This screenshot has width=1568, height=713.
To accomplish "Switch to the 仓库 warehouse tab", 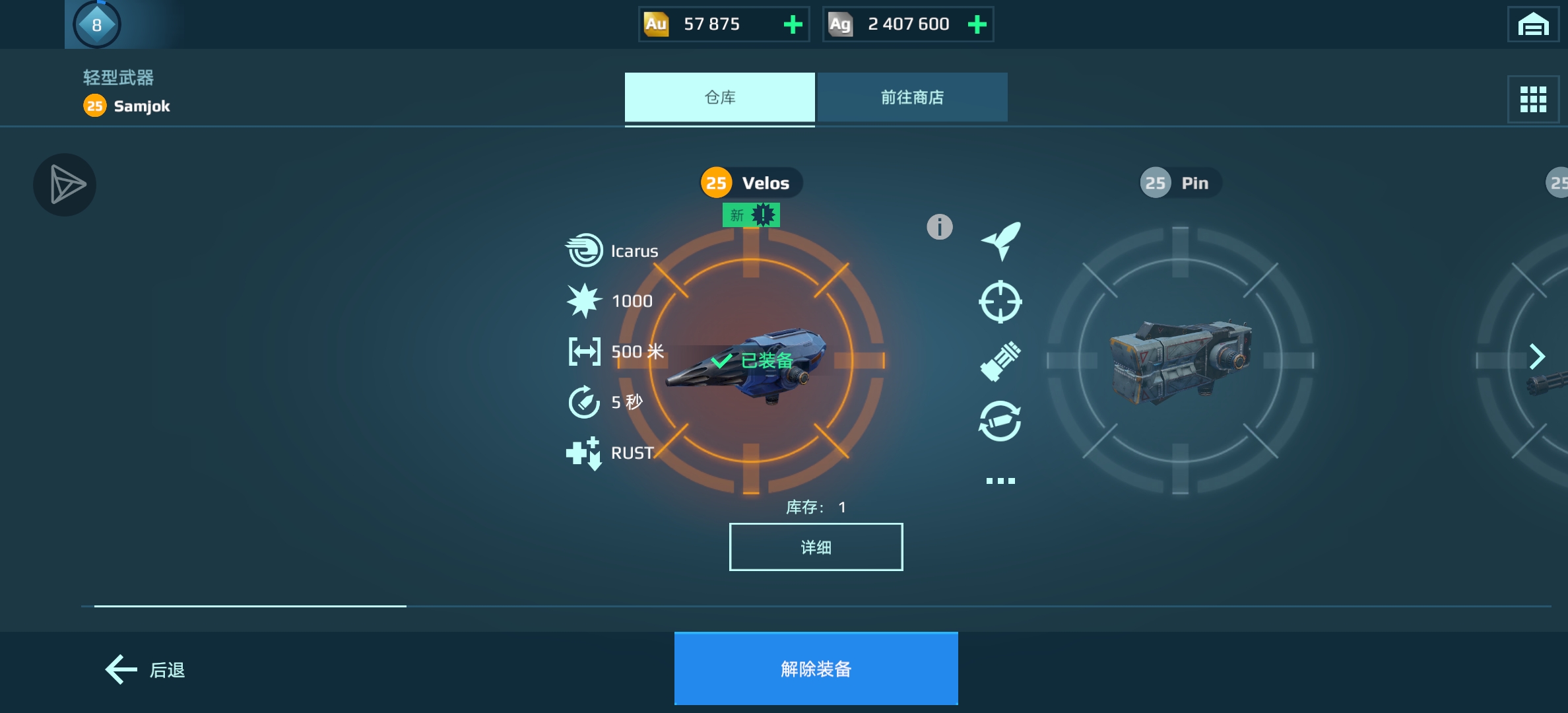I will [719, 98].
